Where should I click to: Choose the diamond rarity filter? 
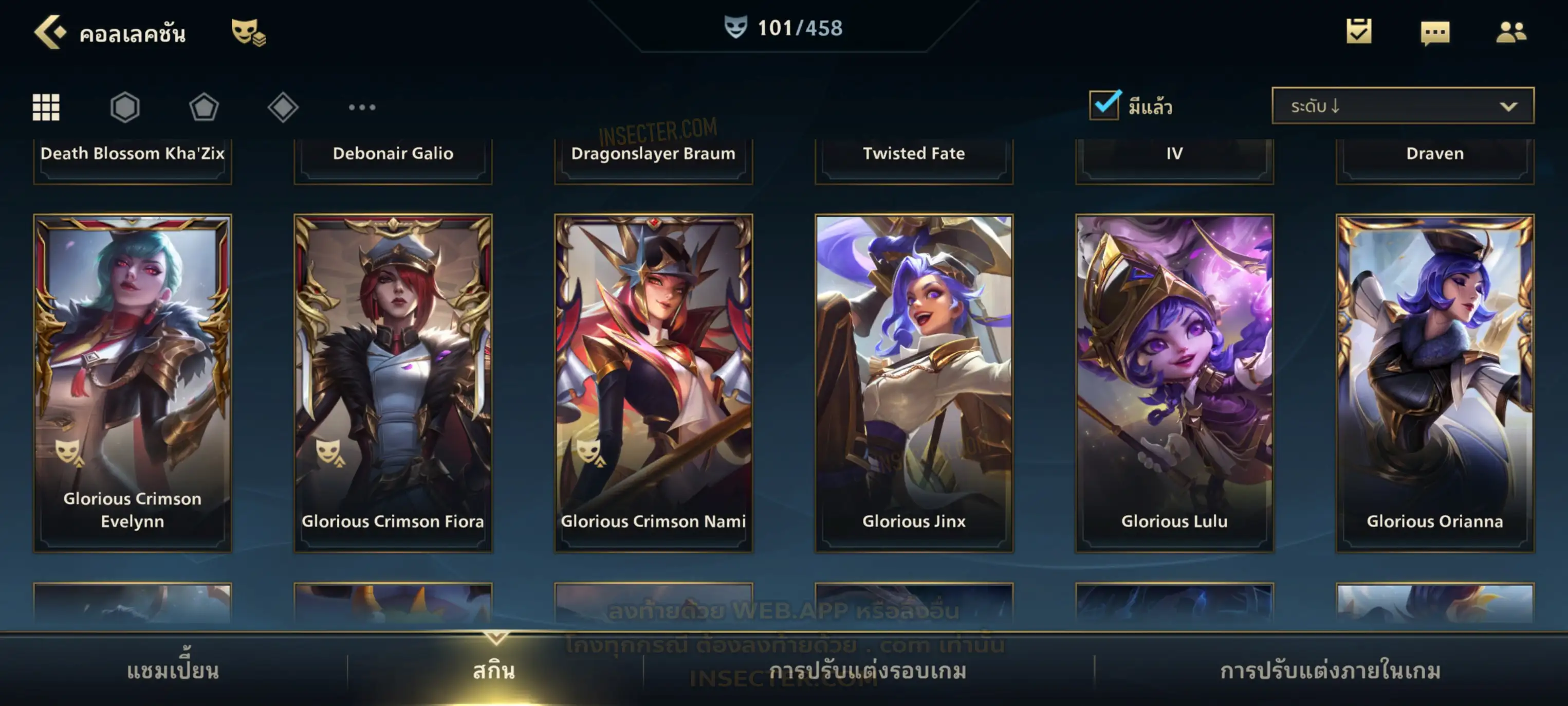tap(283, 107)
